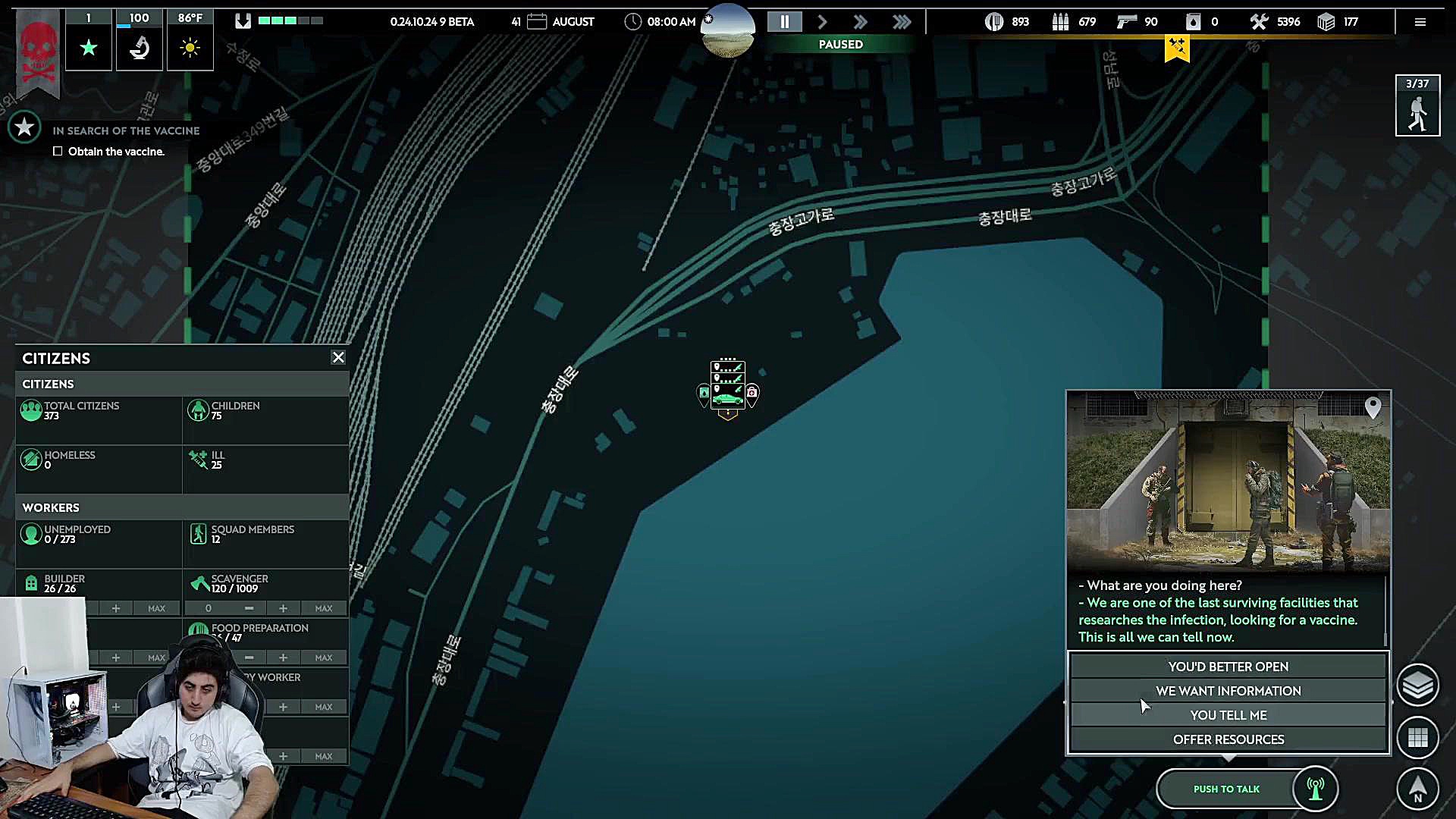Open the map layers overlay button

coord(1417,686)
